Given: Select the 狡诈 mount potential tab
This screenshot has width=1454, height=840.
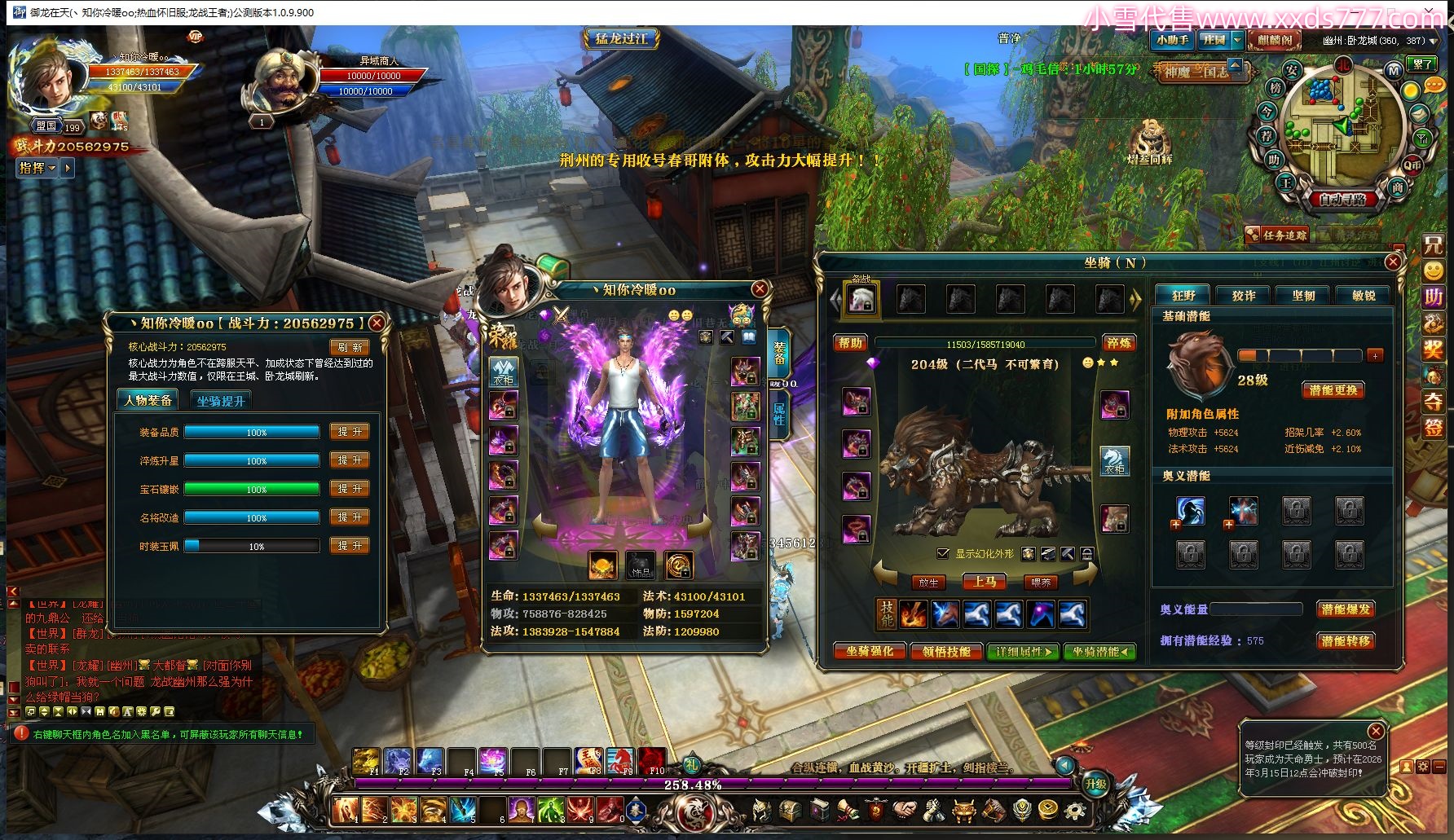Looking at the screenshot, I should (x=1244, y=296).
